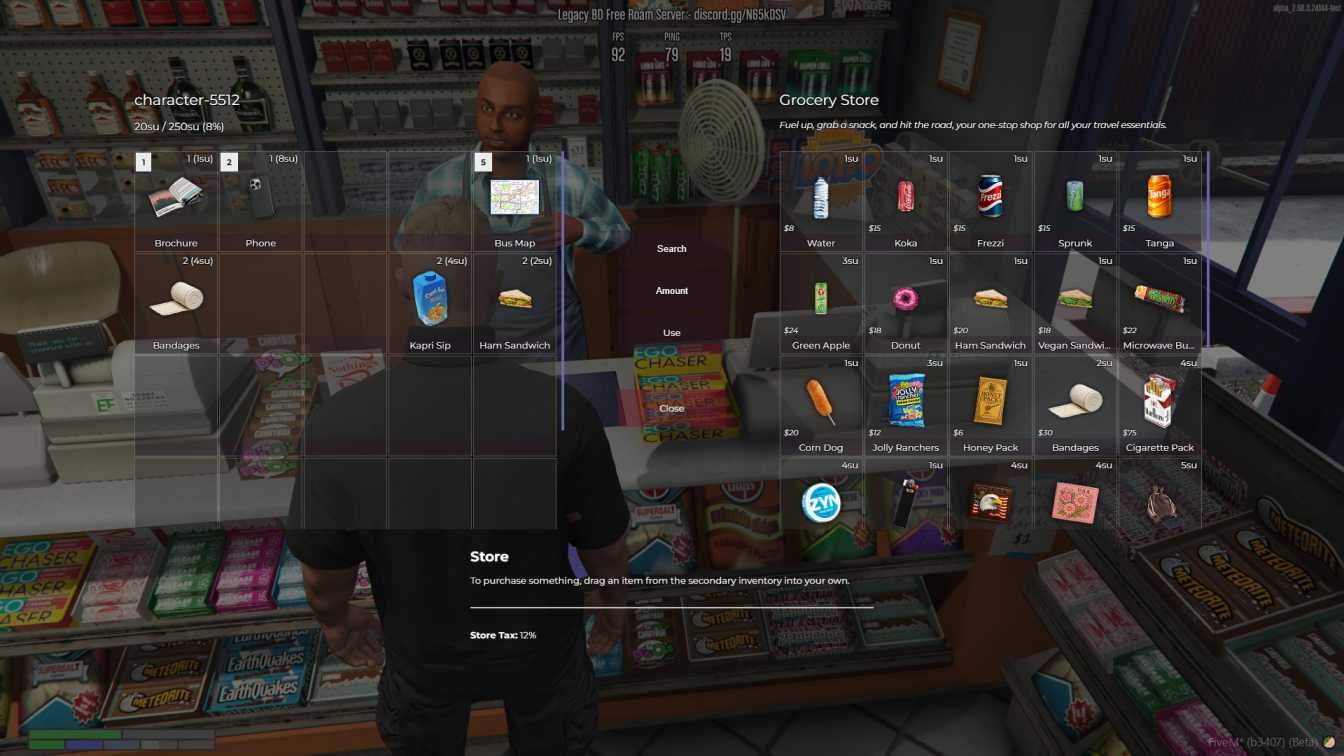Click the Ham Sandwich in your inventory

[515, 299]
